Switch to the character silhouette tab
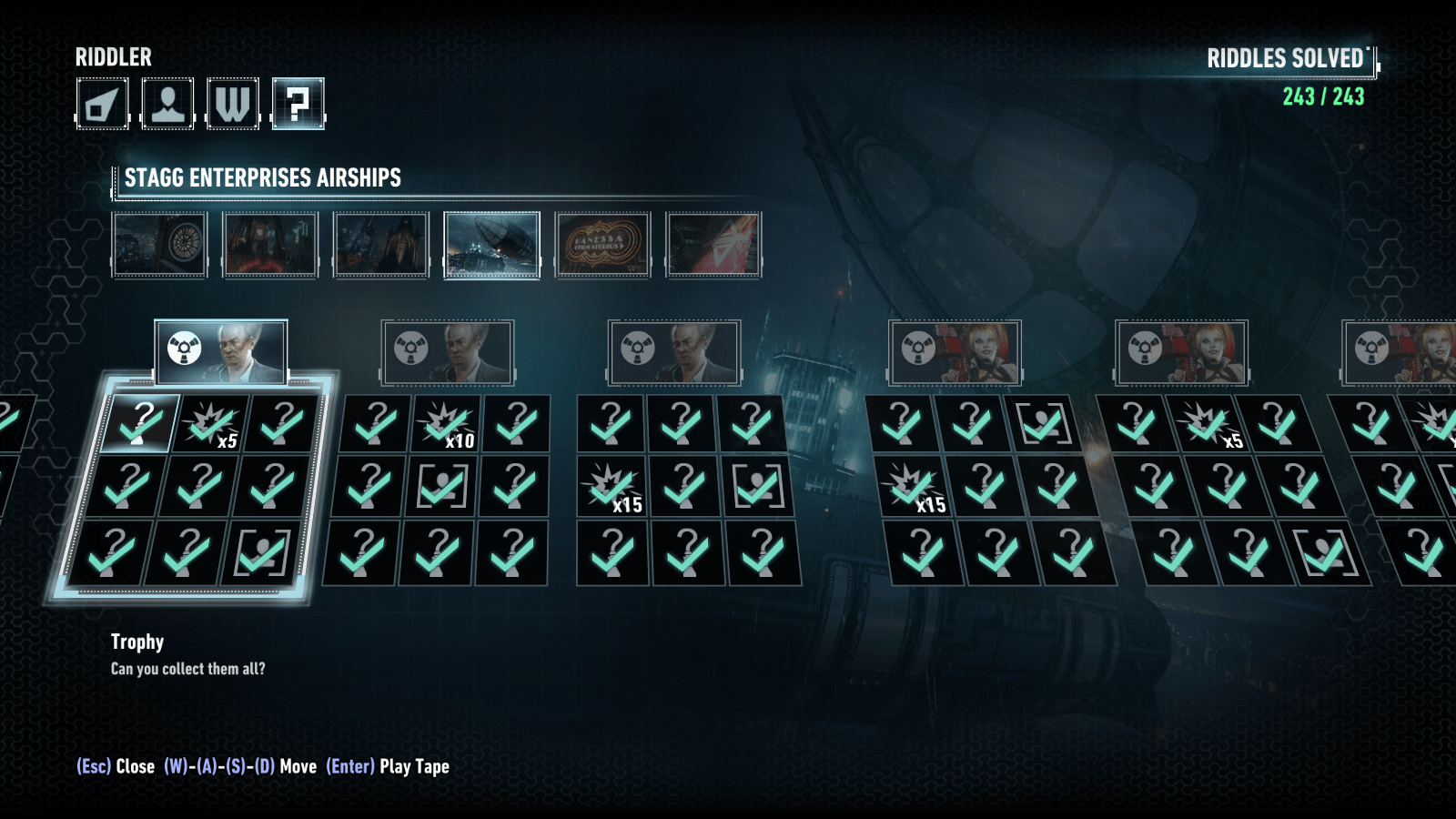Viewport: 1456px width, 819px height. (x=167, y=104)
